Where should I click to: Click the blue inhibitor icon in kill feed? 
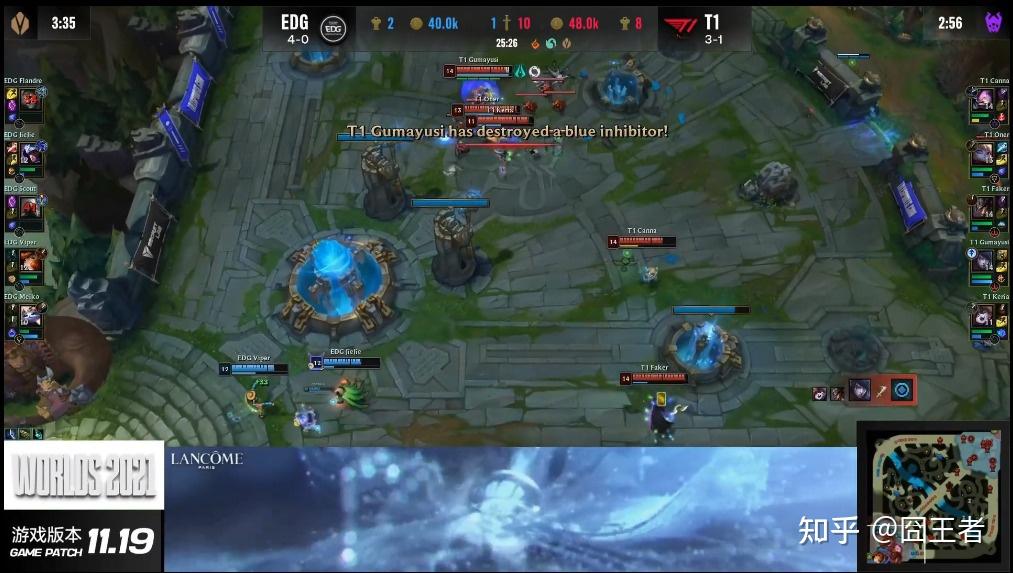(x=902, y=391)
